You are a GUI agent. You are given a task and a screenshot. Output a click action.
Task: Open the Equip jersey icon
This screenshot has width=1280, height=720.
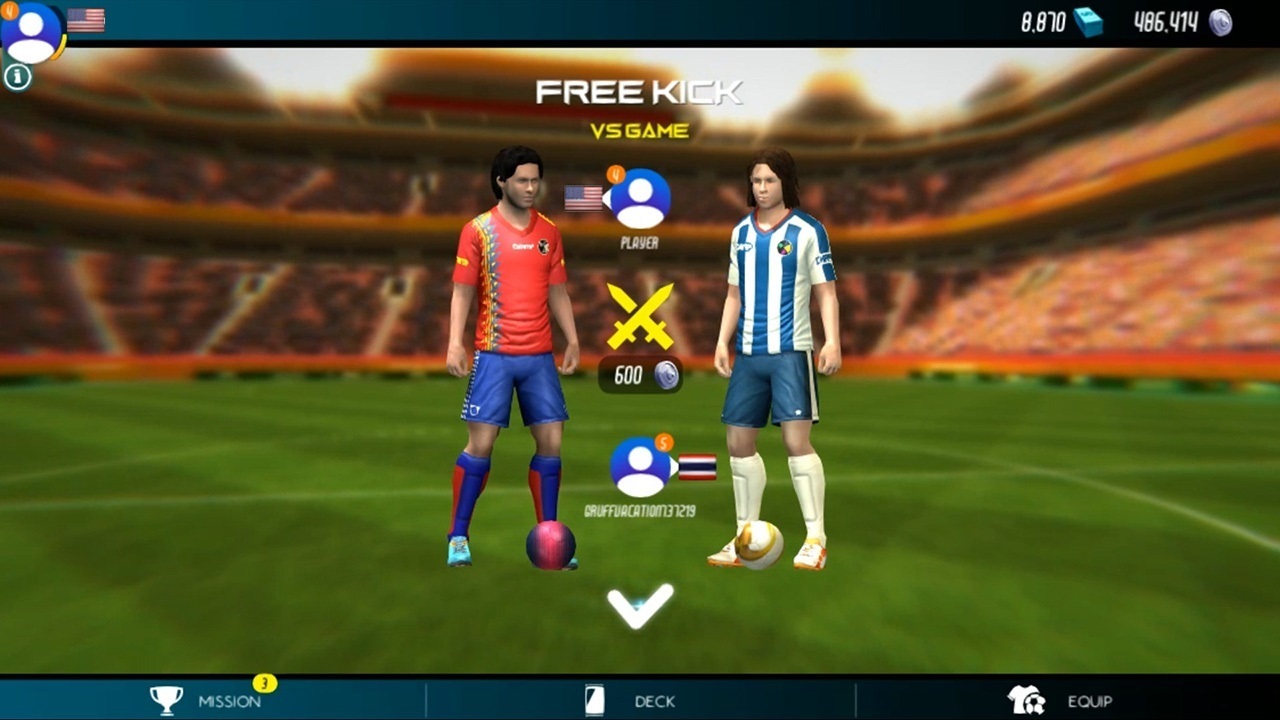tap(1026, 700)
